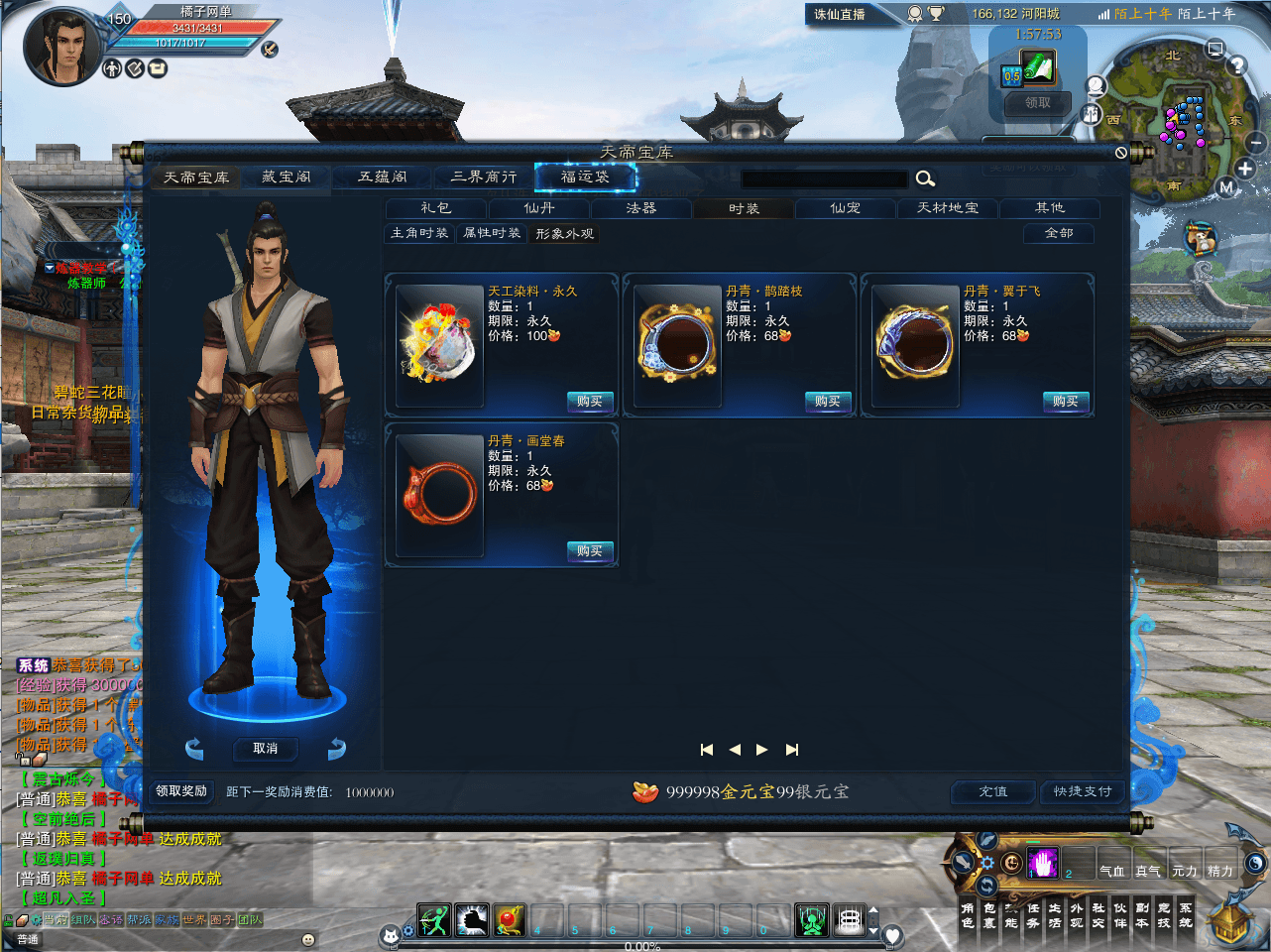The image size is (1271, 952).
Task: Open the big map with the M icon
Action: pos(1228,187)
